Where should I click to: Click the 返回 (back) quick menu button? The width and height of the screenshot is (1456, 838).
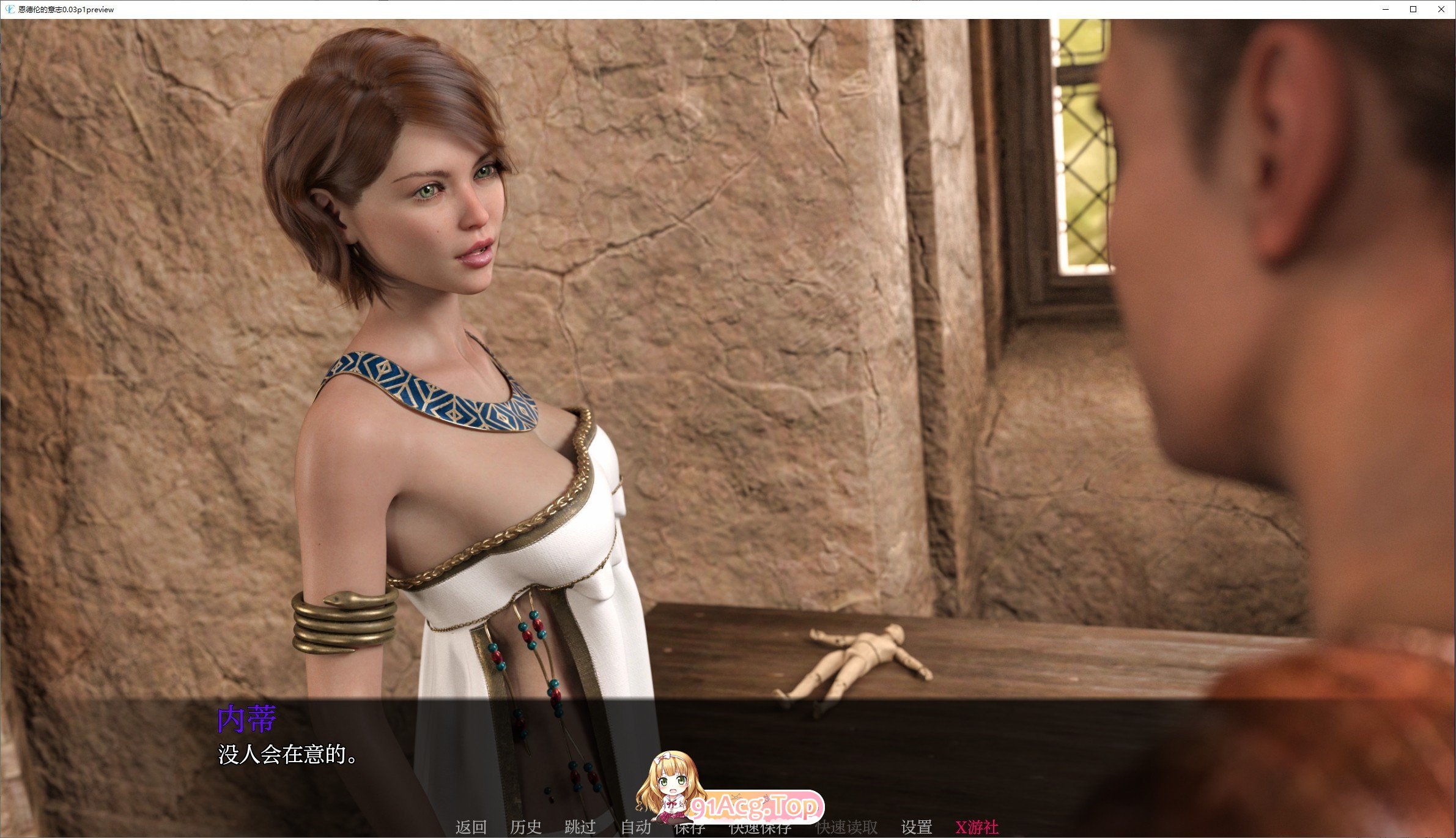click(x=471, y=828)
